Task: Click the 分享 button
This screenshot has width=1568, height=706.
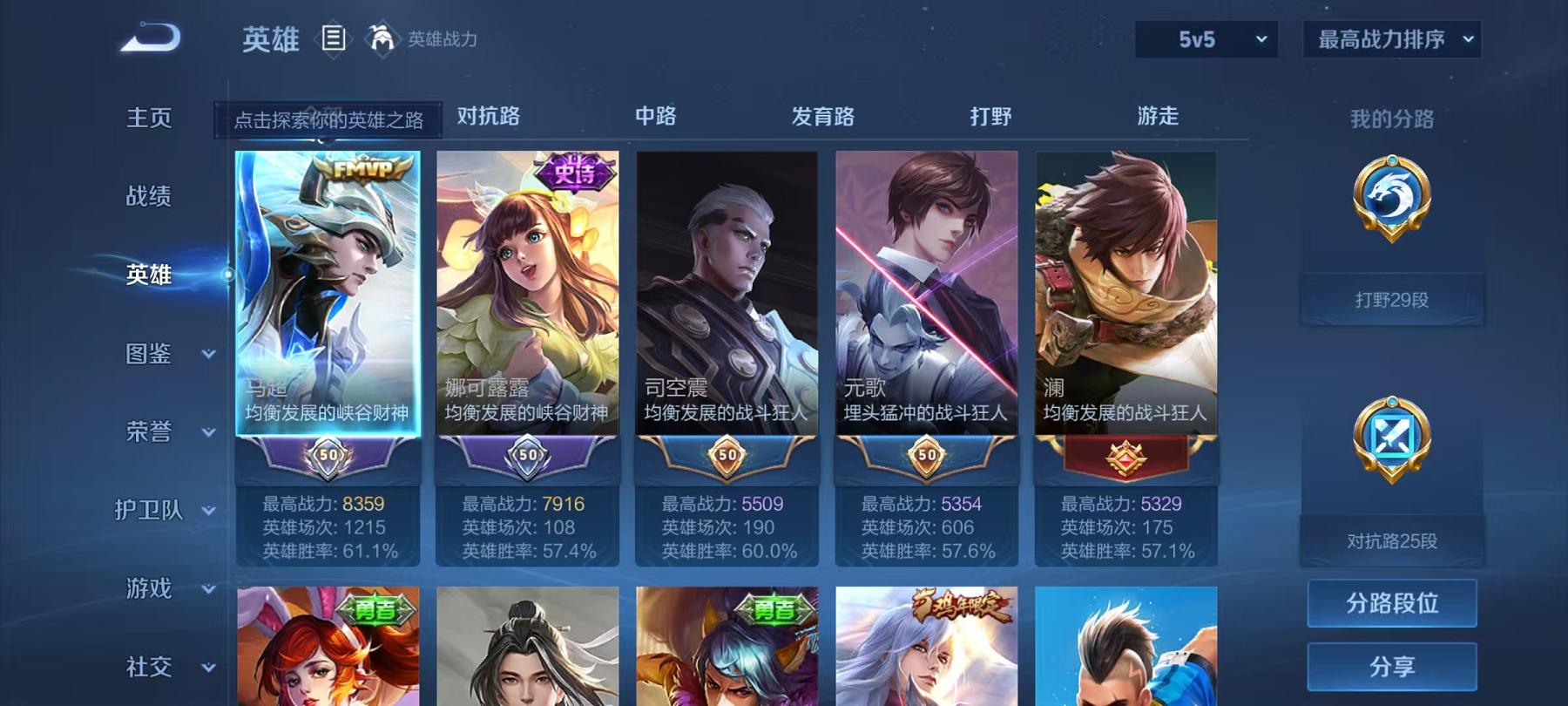Action: pyautogui.click(x=1391, y=665)
